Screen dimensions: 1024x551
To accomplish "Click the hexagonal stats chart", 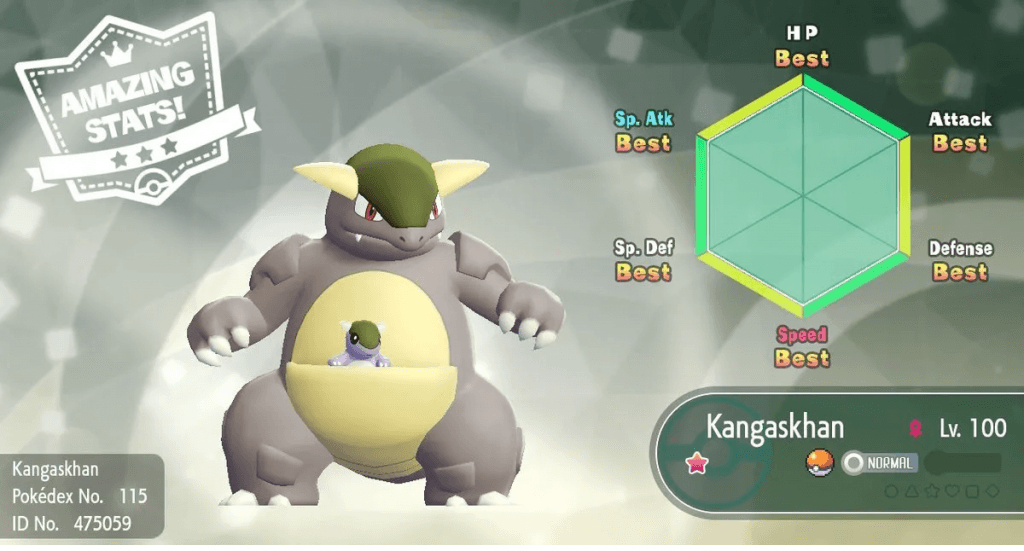I will pos(803,195).
